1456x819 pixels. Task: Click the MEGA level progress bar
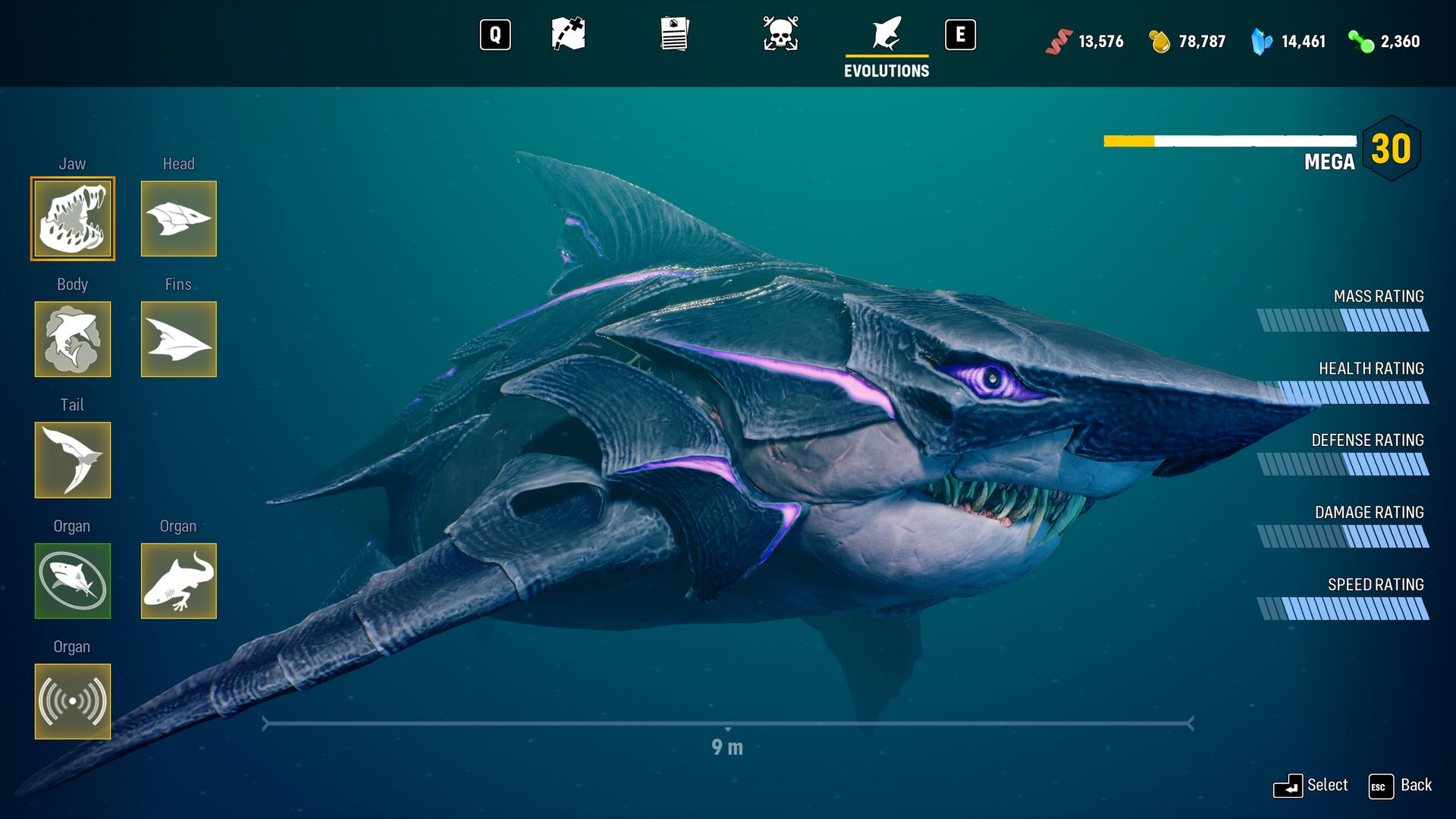point(1228,140)
